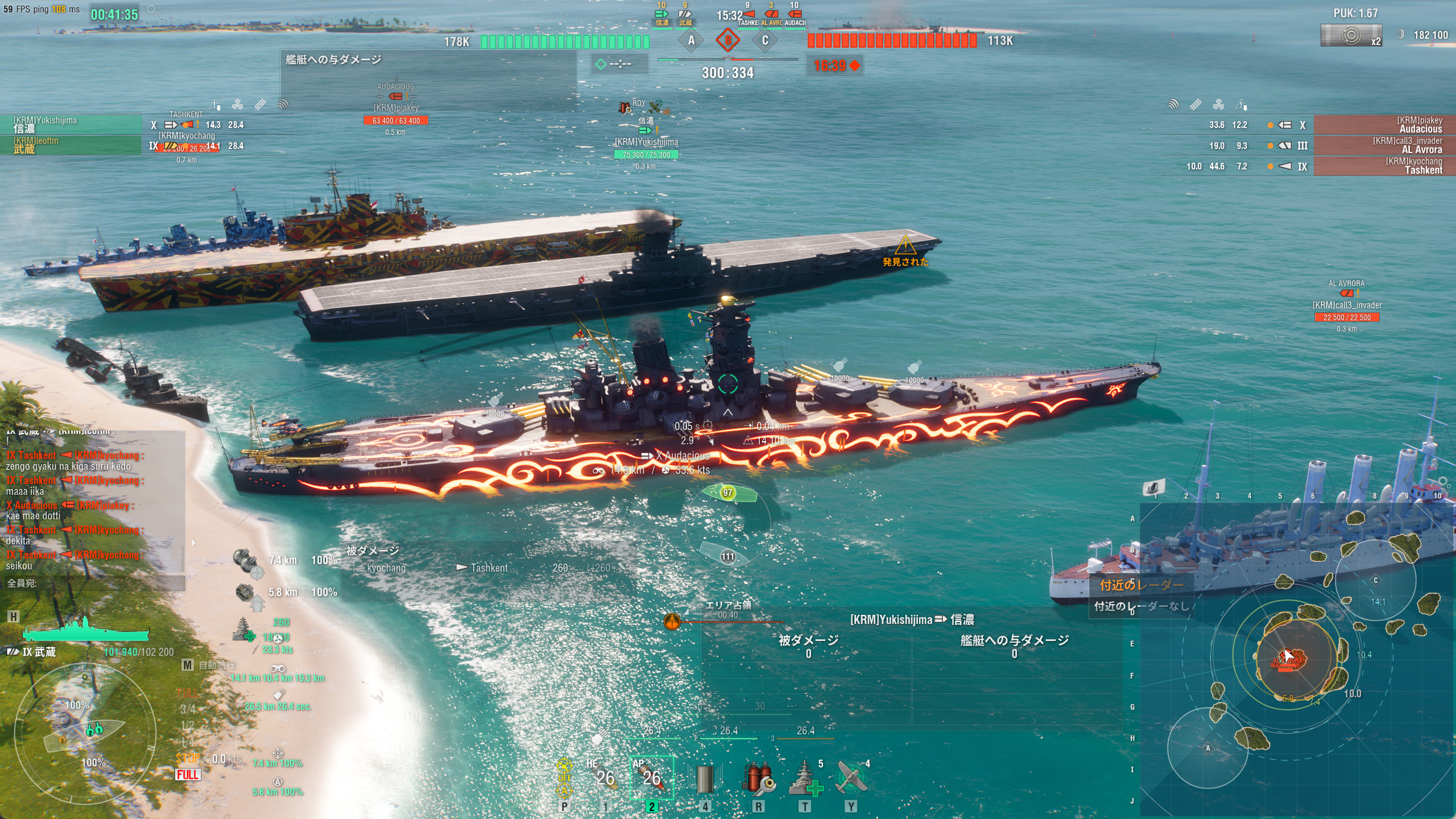Click the H ship status silhouette

click(x=85, y=630)
